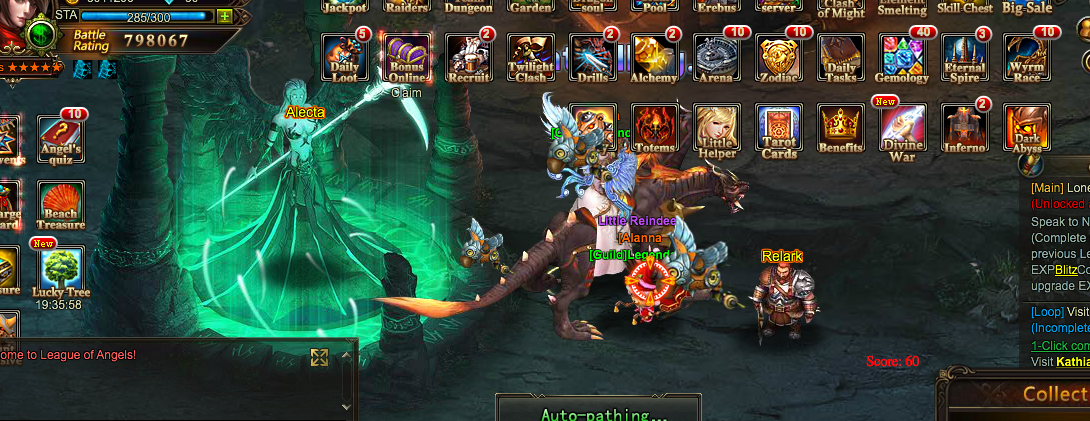The width and height of the screenshot is (1090, 421).
Task: Enter the Inferno dungeon
Action: (965, 128)
